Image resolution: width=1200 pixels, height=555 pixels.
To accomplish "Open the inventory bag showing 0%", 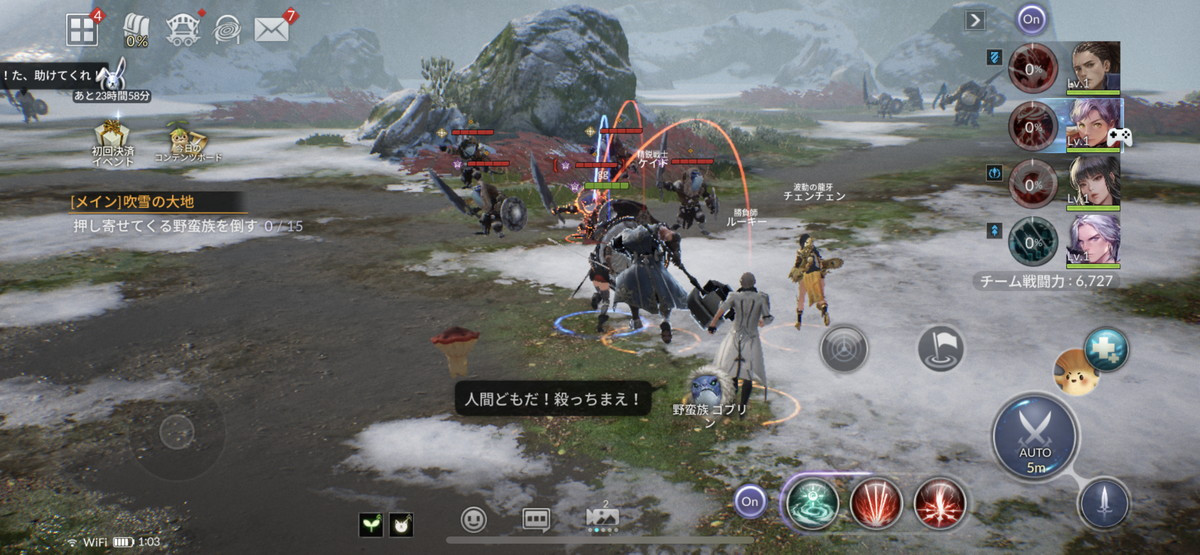I will pos(136,30).
